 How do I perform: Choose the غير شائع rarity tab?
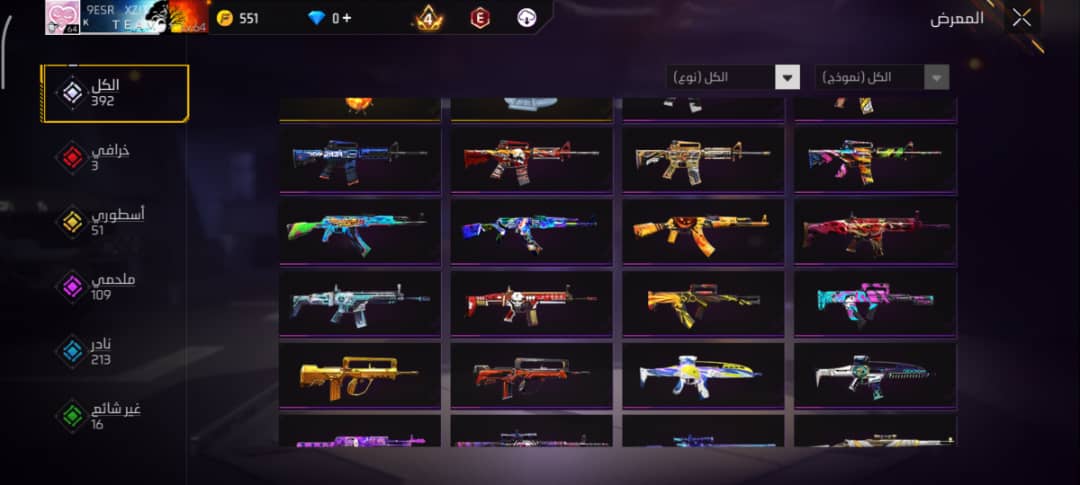(x=100, y=415)
